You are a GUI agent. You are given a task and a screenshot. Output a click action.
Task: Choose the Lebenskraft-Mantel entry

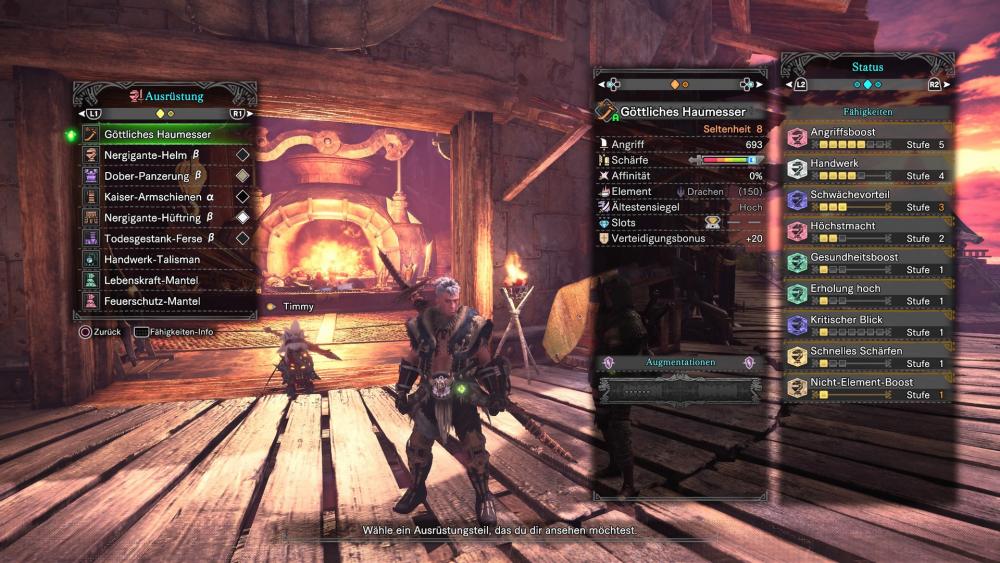pyautogui.click(x=160, y=281)
